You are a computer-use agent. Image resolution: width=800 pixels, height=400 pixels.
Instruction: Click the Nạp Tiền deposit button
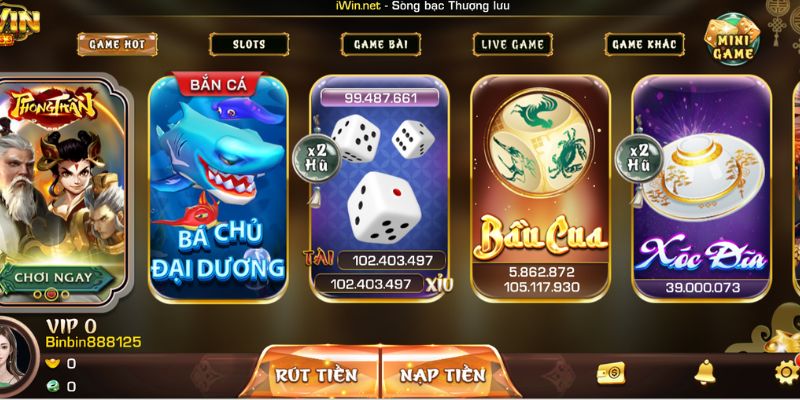coord(442,375)
